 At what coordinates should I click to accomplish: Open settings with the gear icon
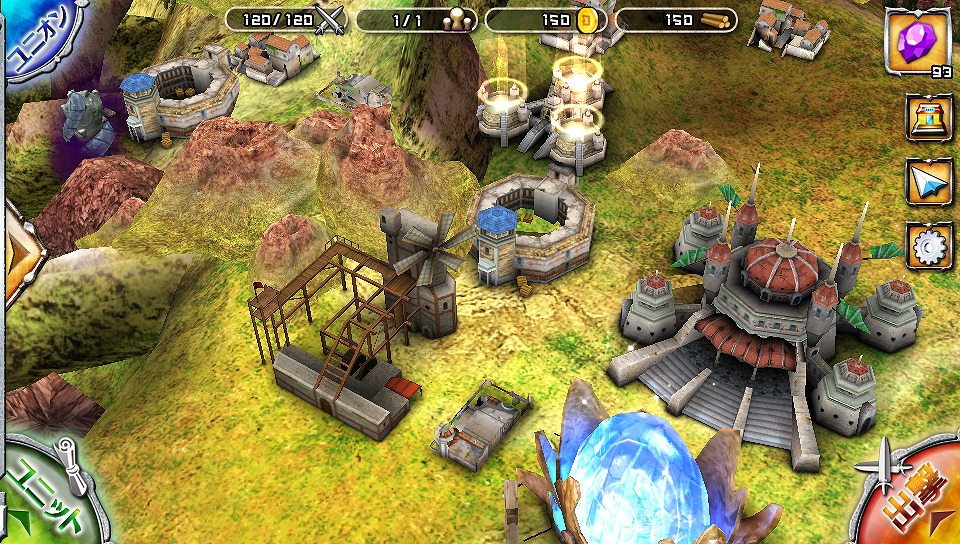pos(929,245)
